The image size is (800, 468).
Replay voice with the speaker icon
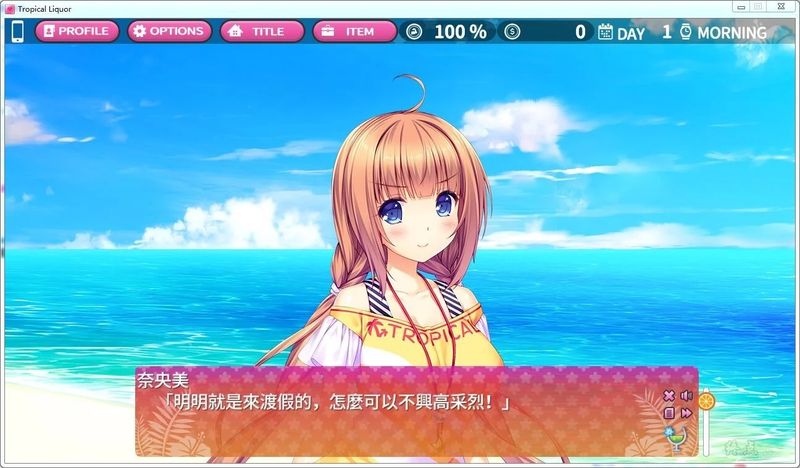pos(686,396)
